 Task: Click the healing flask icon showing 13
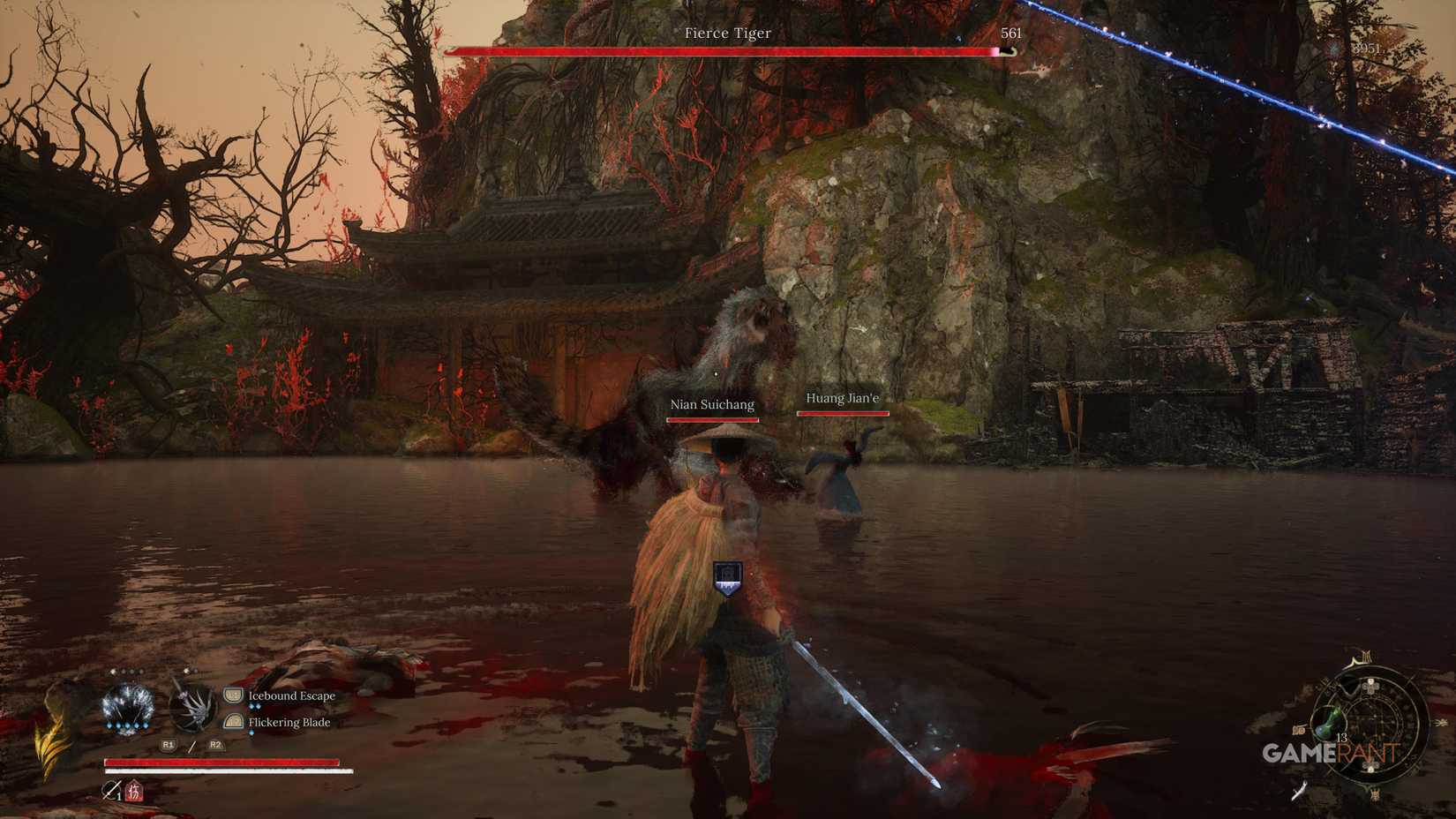1328,724
